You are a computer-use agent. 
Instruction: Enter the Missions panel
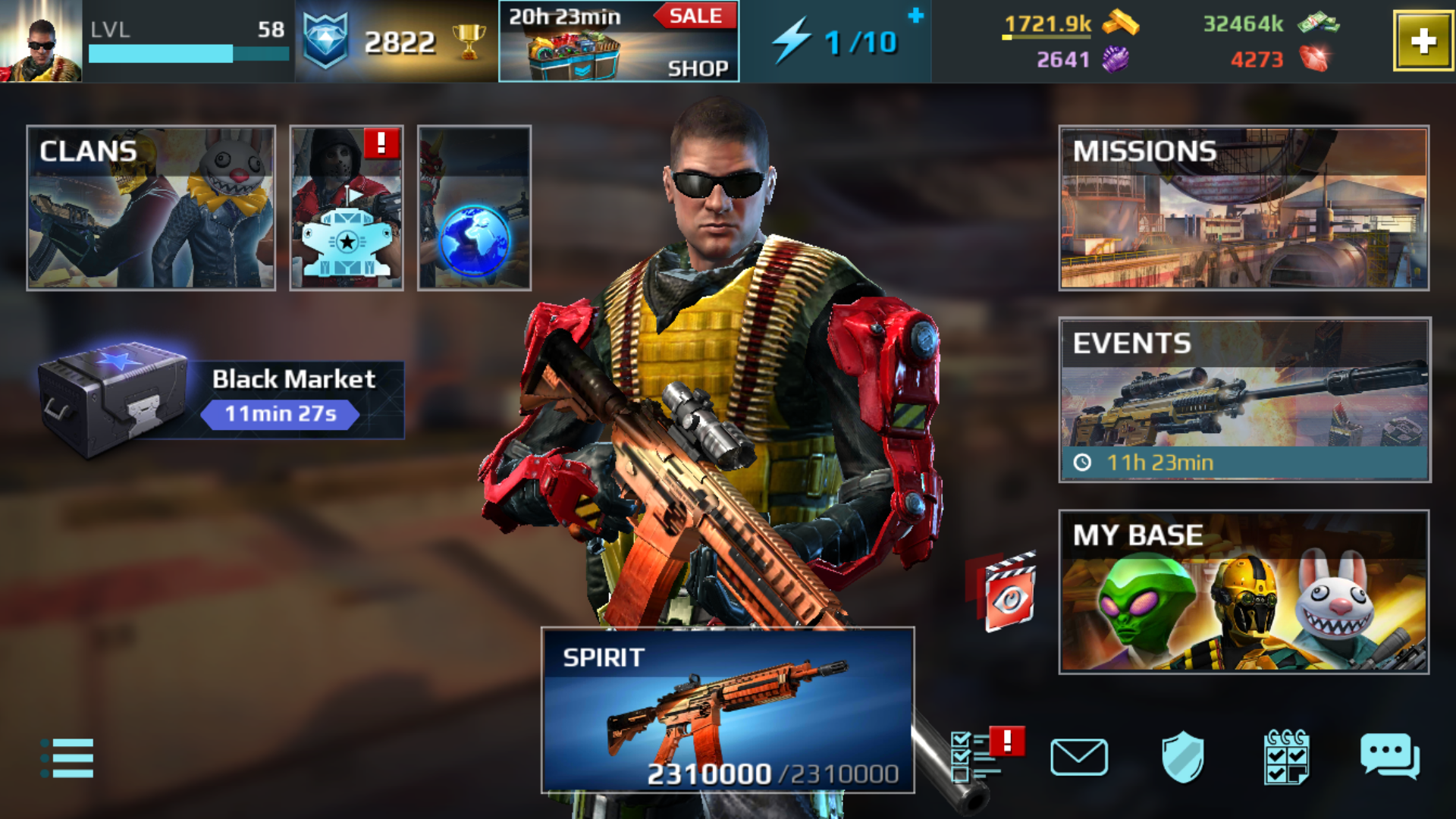[x=1244, y=208]
